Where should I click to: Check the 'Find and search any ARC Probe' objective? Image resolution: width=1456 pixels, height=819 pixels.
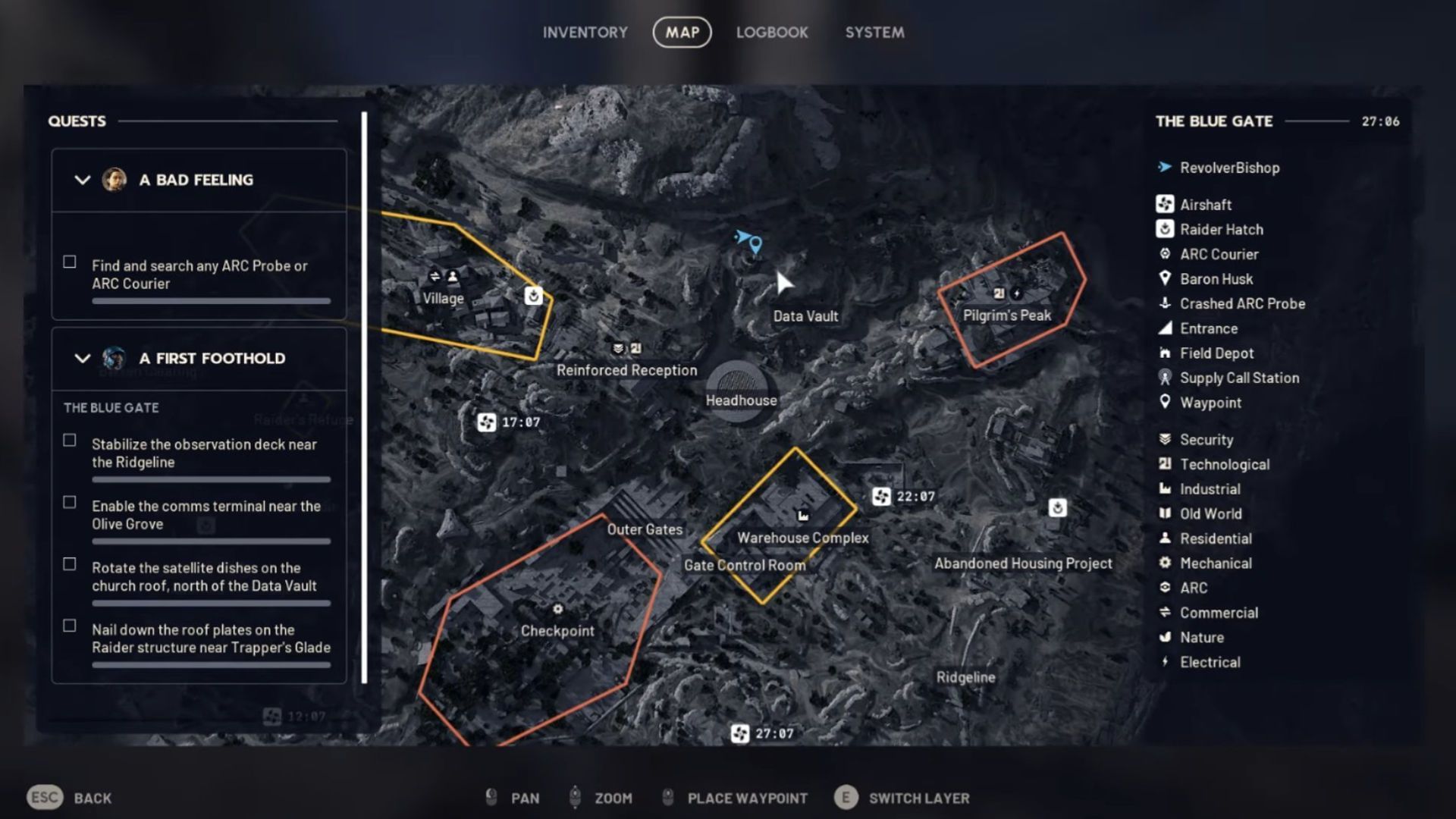click(x=69, y=262)
